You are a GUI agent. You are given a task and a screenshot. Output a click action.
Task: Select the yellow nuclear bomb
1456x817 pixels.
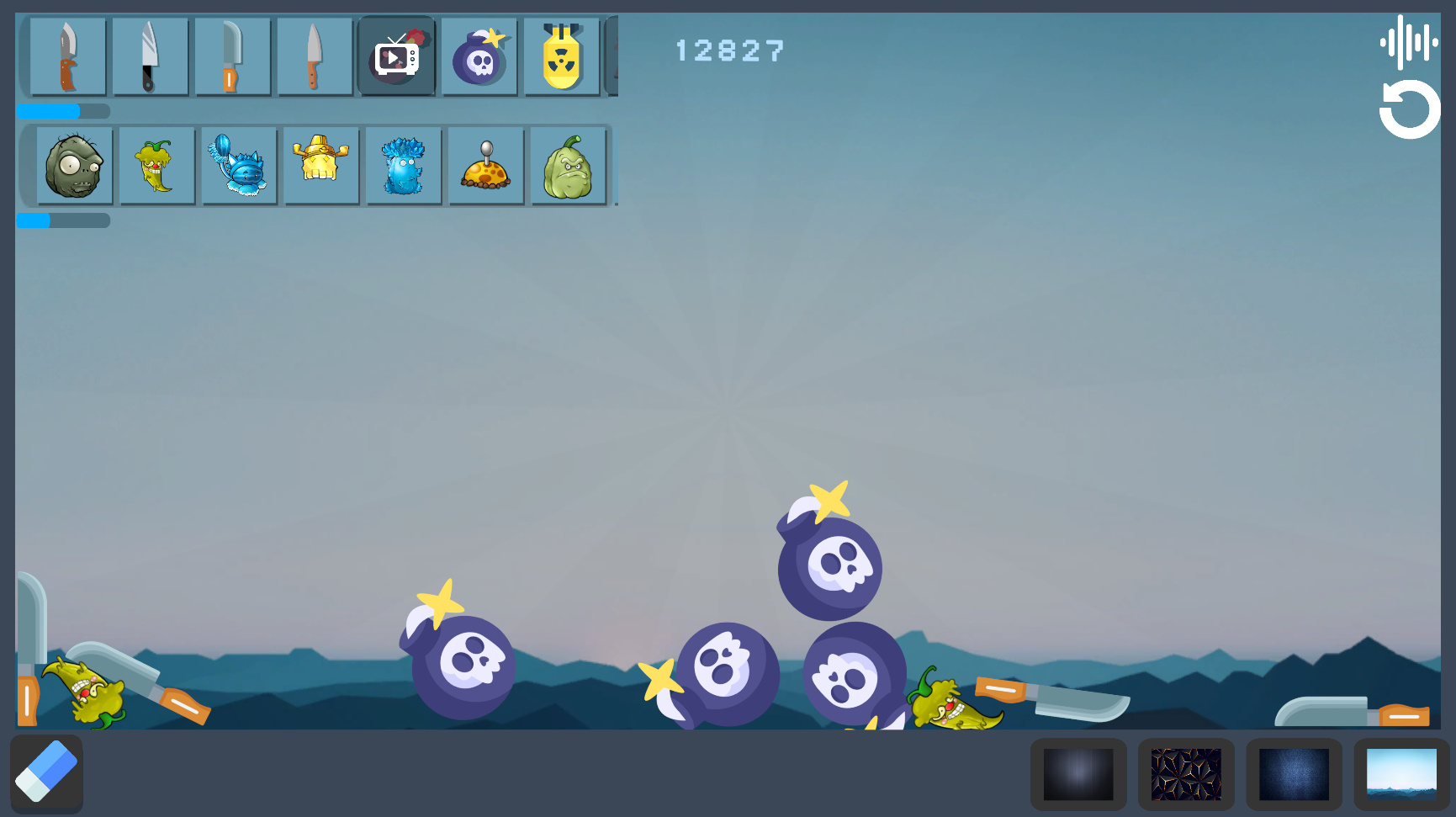[x=561, y=56]
